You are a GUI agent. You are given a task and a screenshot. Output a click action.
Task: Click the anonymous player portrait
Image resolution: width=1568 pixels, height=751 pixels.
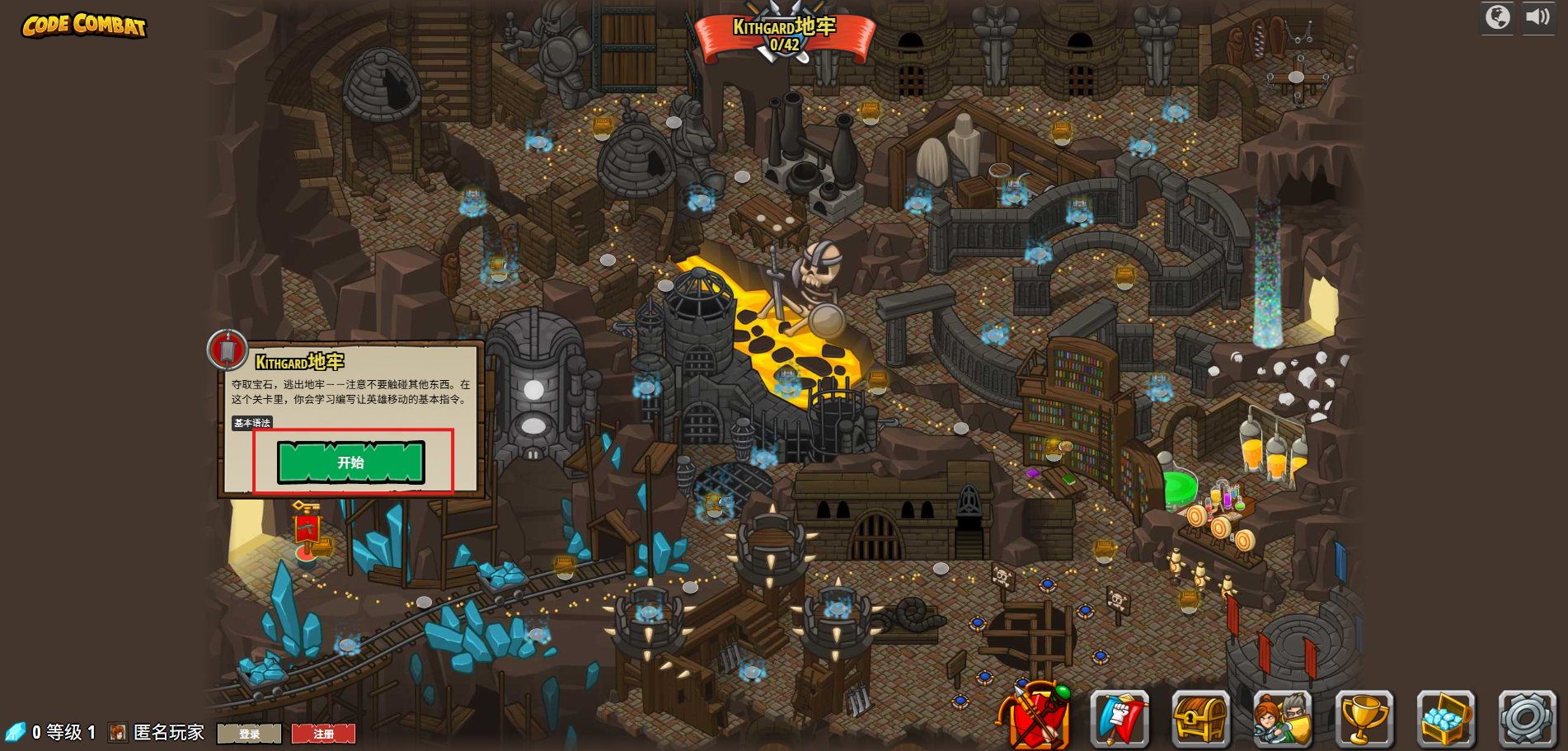click(x=118, y=733)
